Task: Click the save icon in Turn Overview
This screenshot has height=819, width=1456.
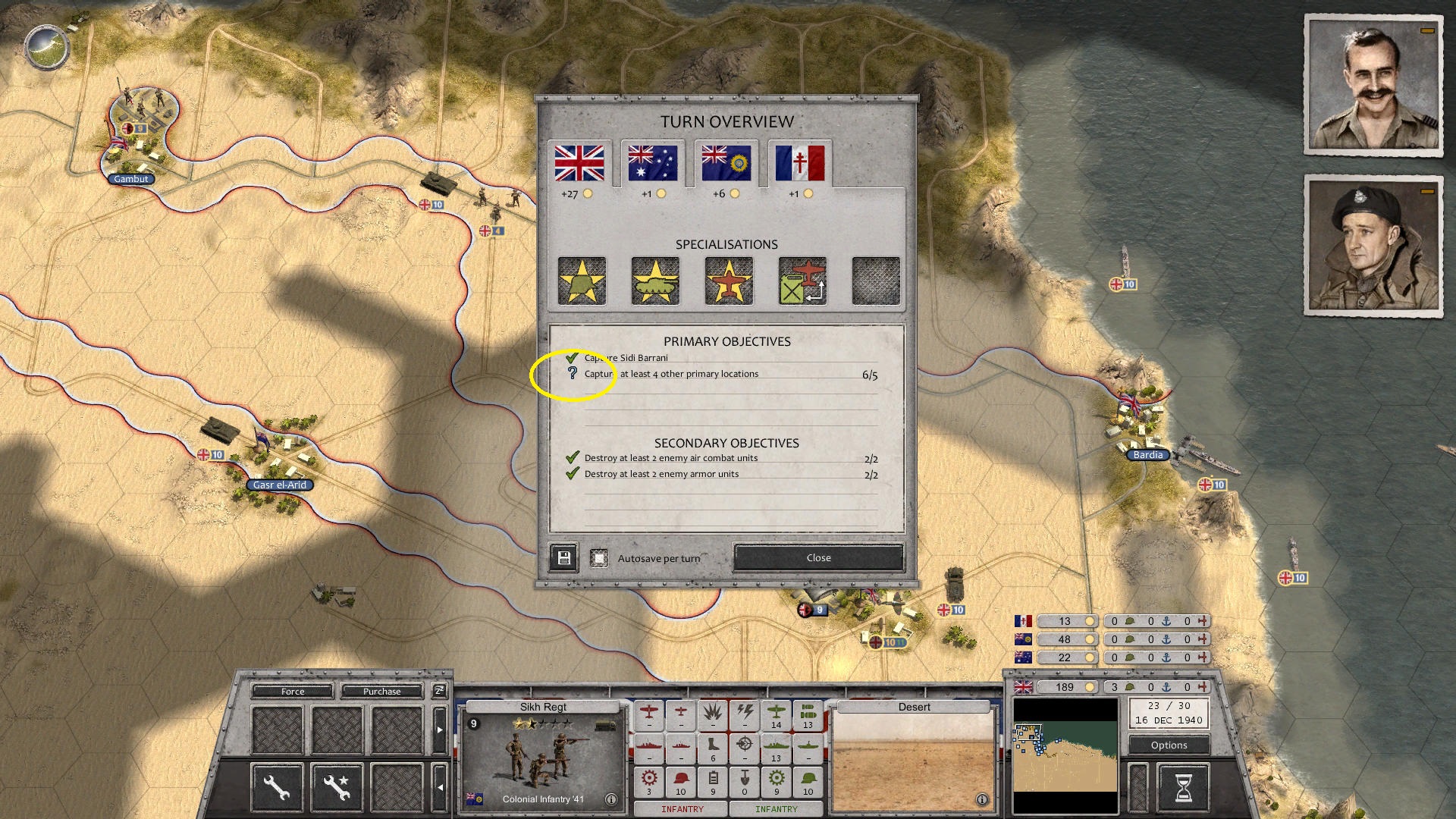Action: 563,557
